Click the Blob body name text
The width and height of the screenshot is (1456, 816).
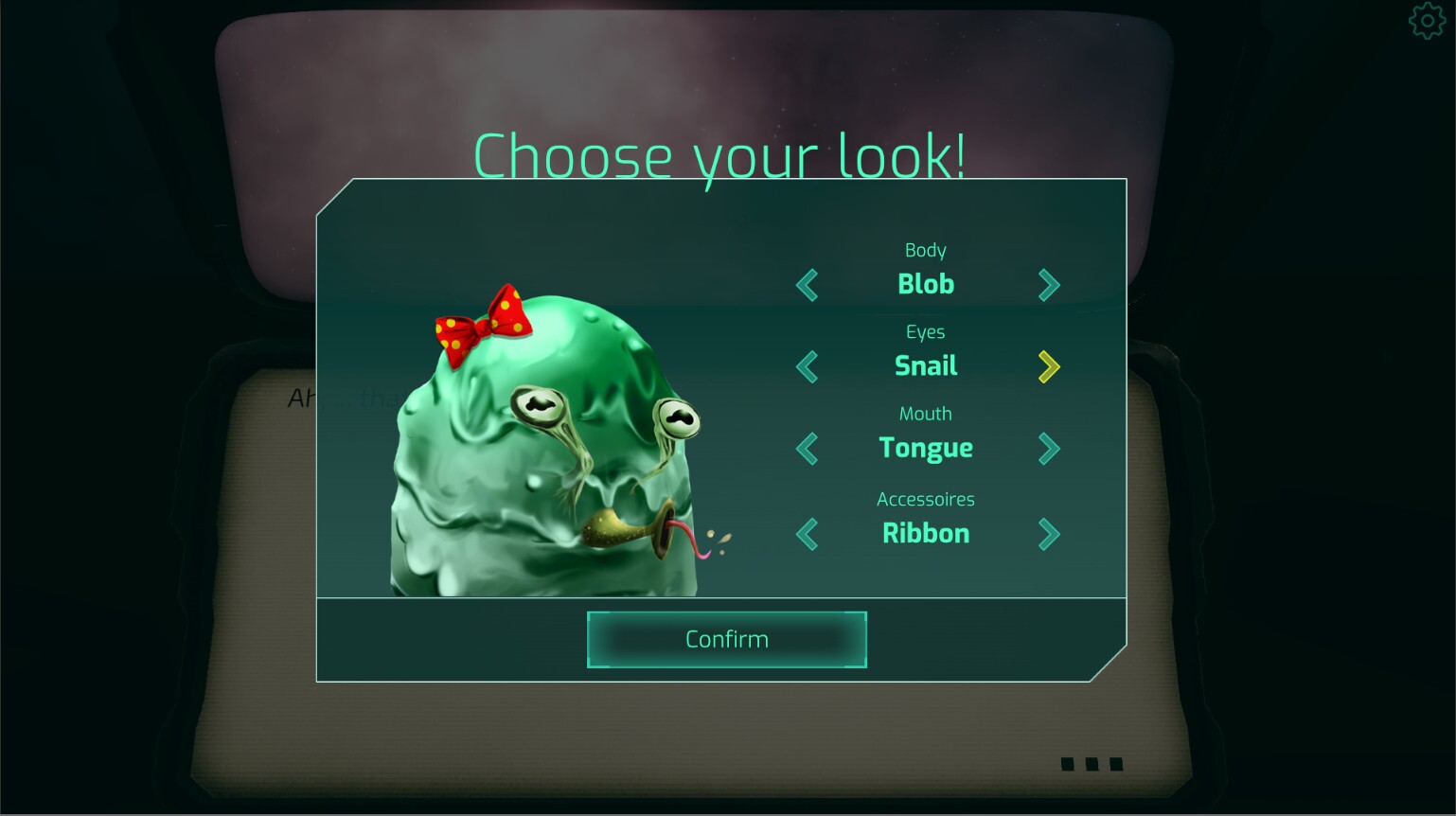[925, 284]
